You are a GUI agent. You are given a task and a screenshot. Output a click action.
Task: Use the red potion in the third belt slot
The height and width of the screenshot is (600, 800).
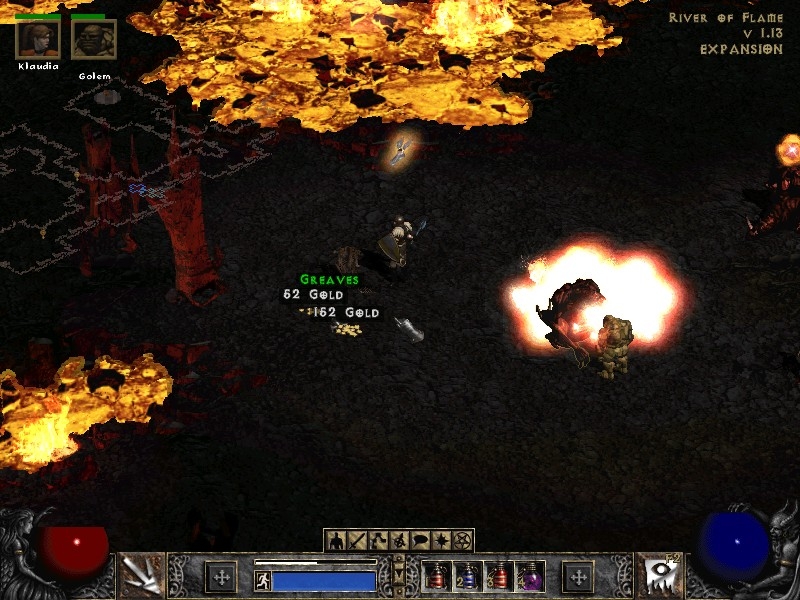[x=498, y=577]
